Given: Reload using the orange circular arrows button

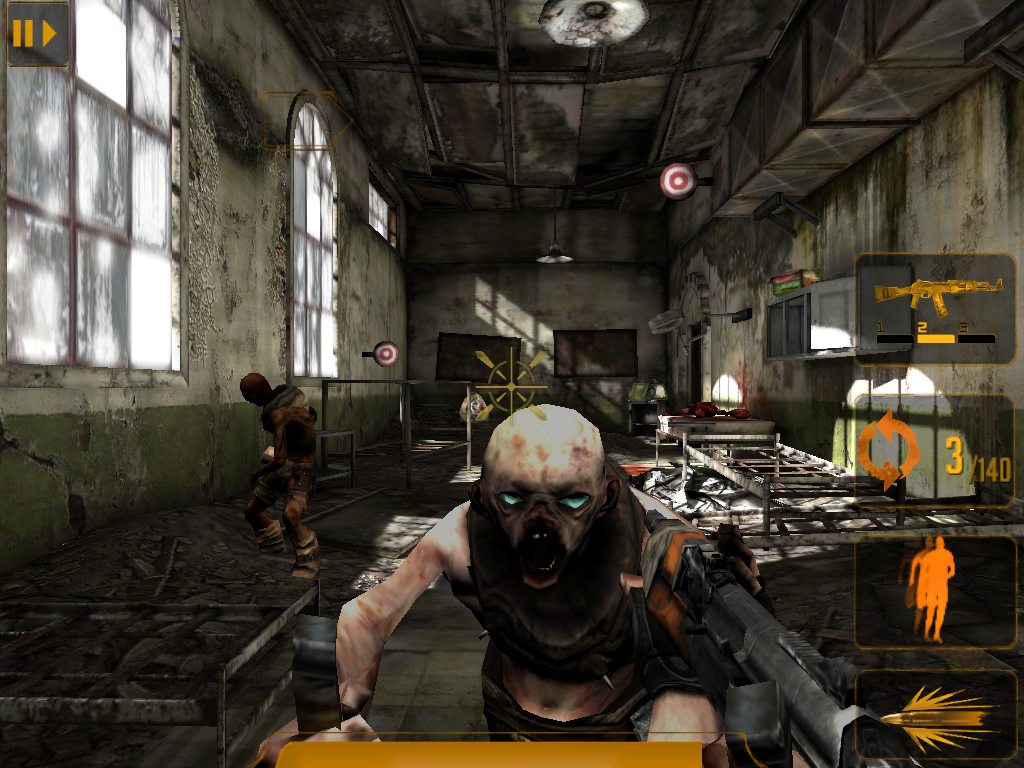Looking at the screenshot, I should click(x=888, y=452).
